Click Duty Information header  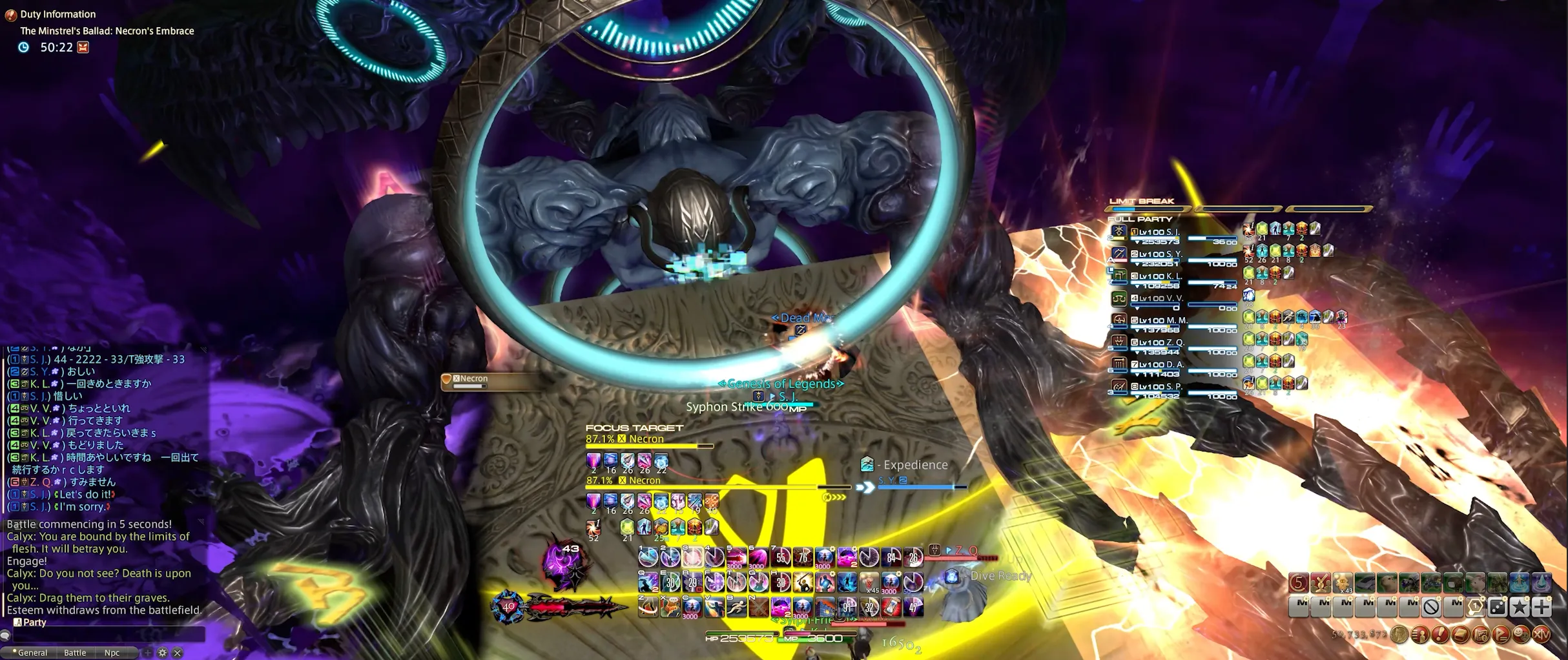point(57,14)
